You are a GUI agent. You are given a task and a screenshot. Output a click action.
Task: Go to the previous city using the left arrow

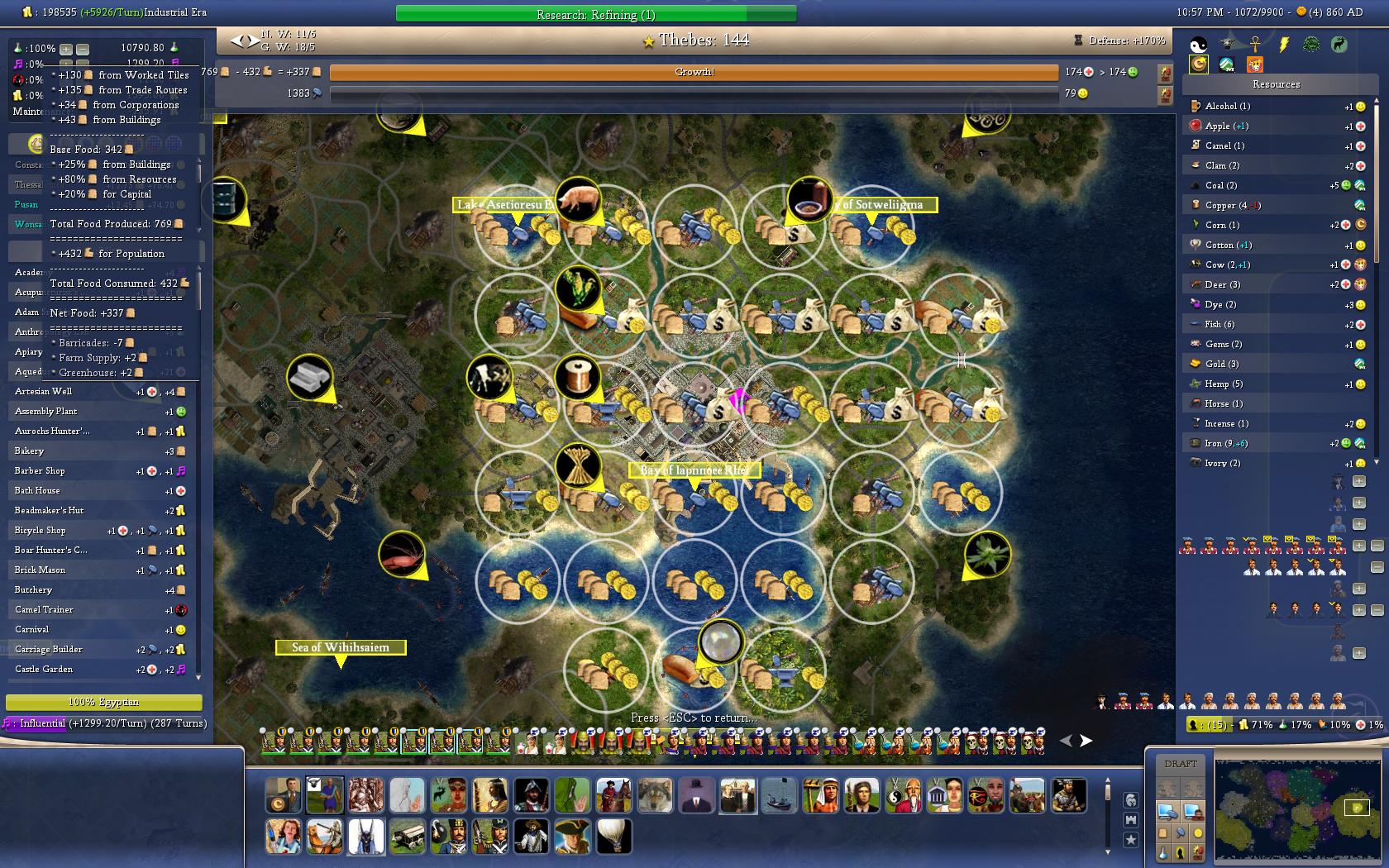click(x=236, y=40)
